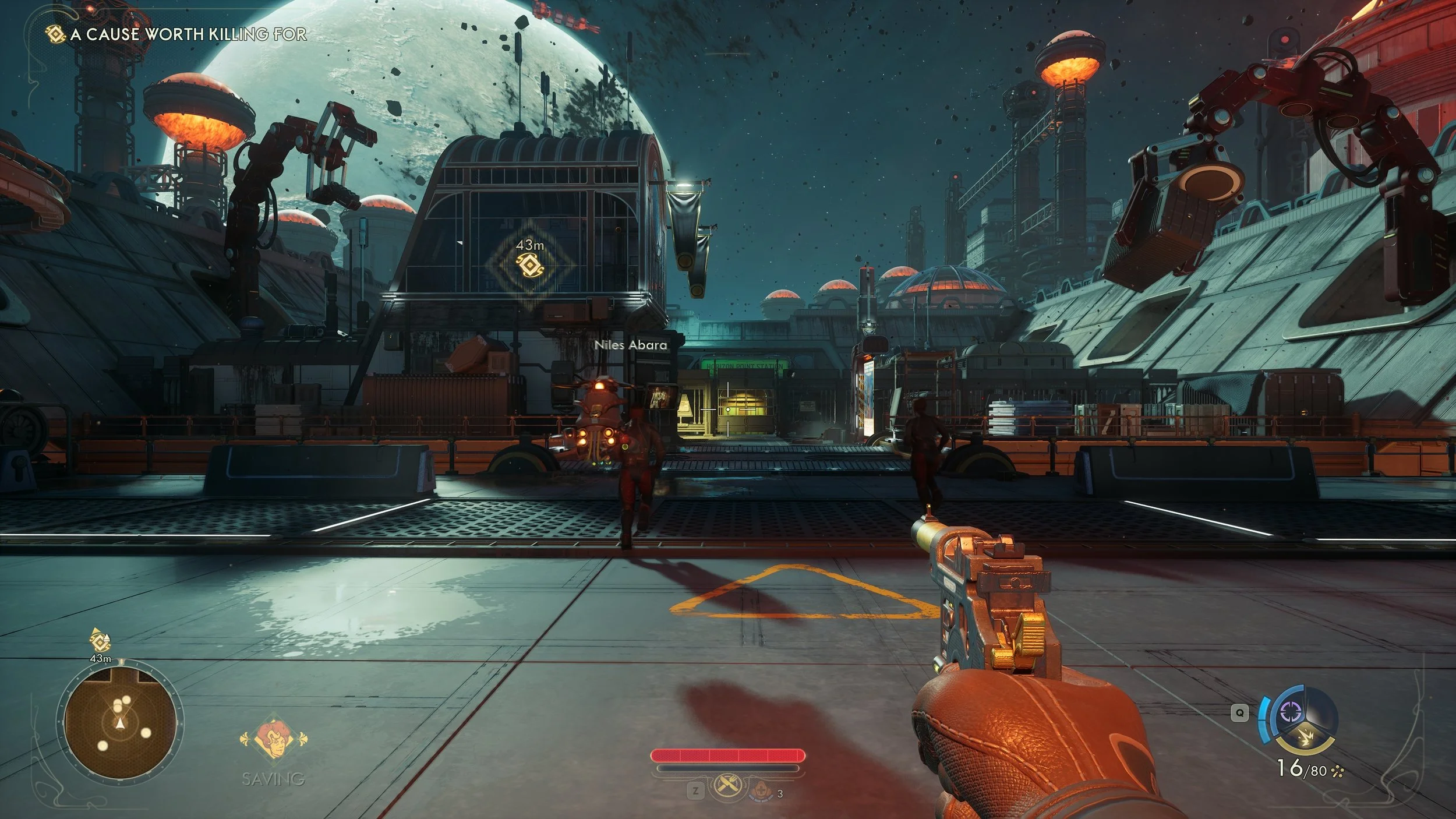Select the quest marker above the minimap
Screen dimensions: 1456x819
100,641
